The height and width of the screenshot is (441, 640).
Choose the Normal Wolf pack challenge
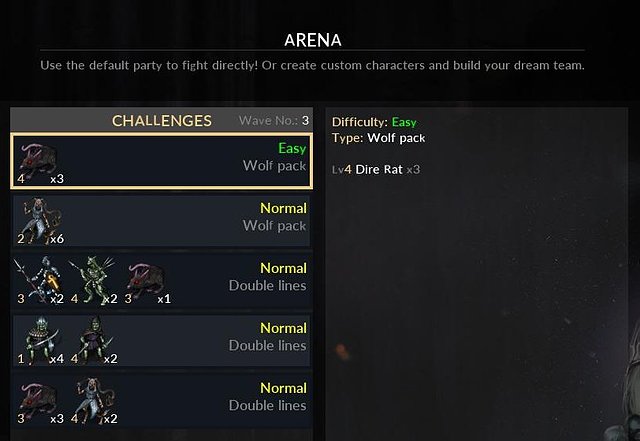tap(161, 221)
